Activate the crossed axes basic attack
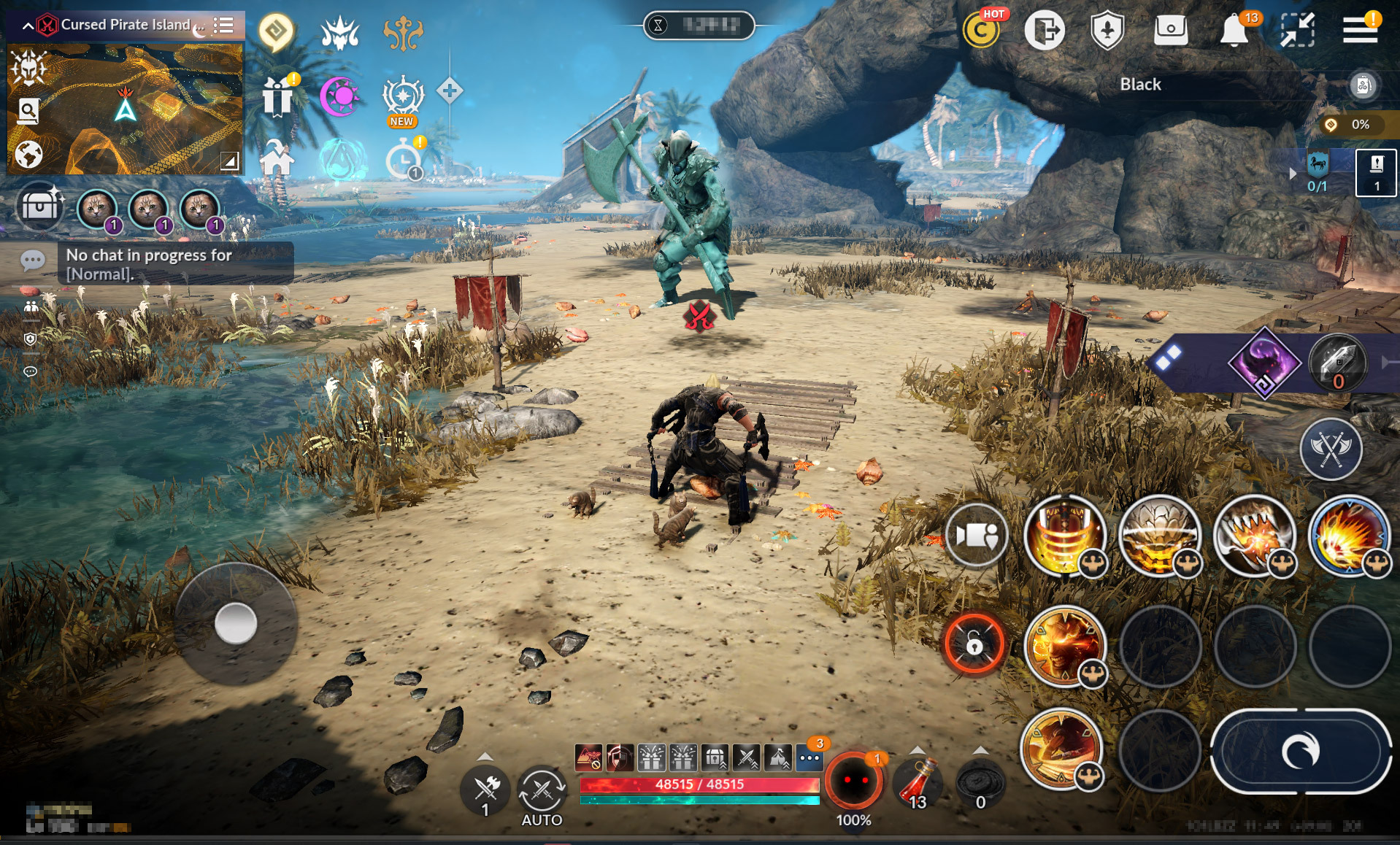The height and width of the screenshot is (845, 1400). click(1330, 449)
